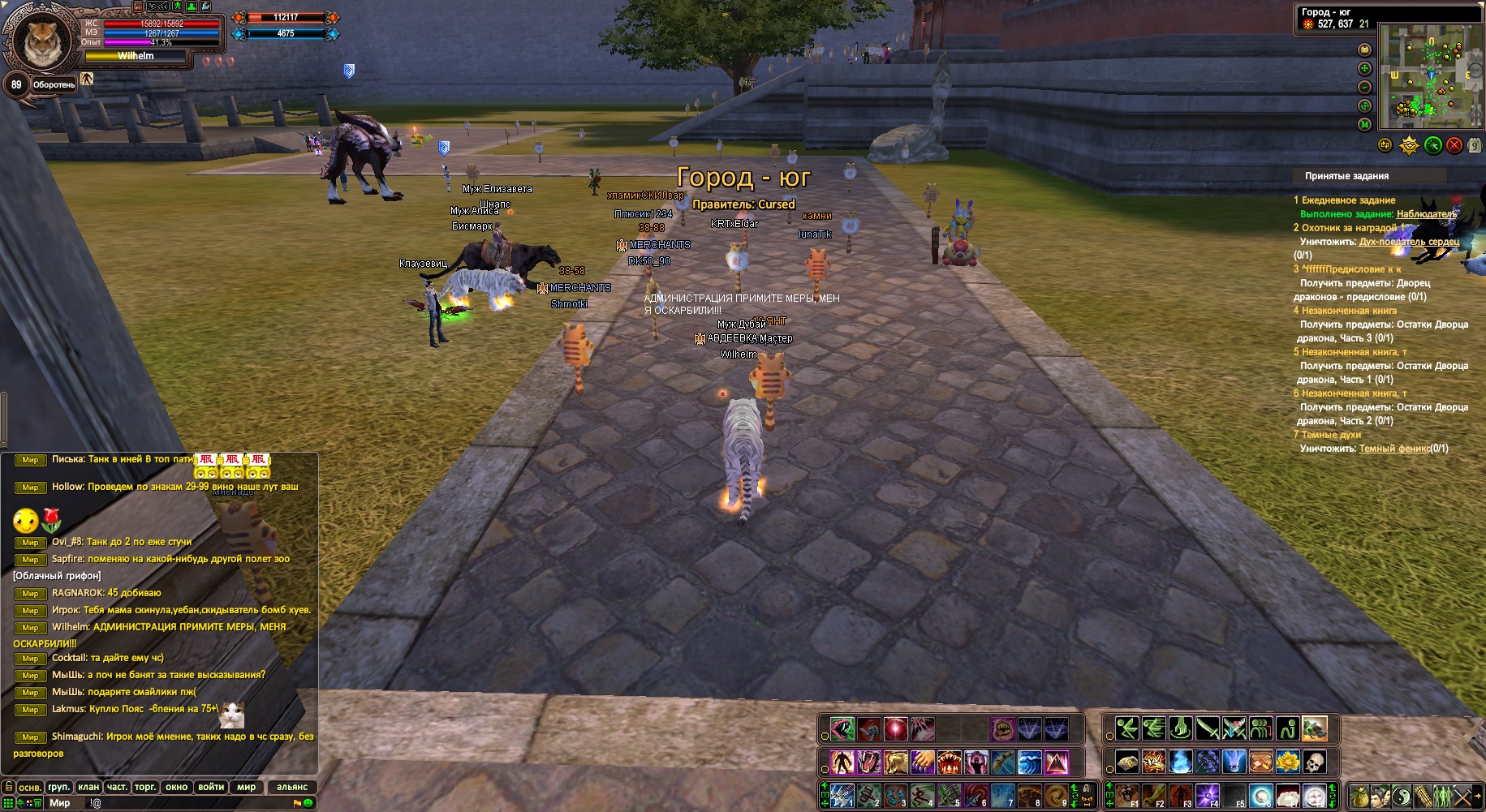Open the yin-yang icon in the menu bar
This screenshot has width=1486, height=812.
pyautogui.click(x=1402, y=796)
